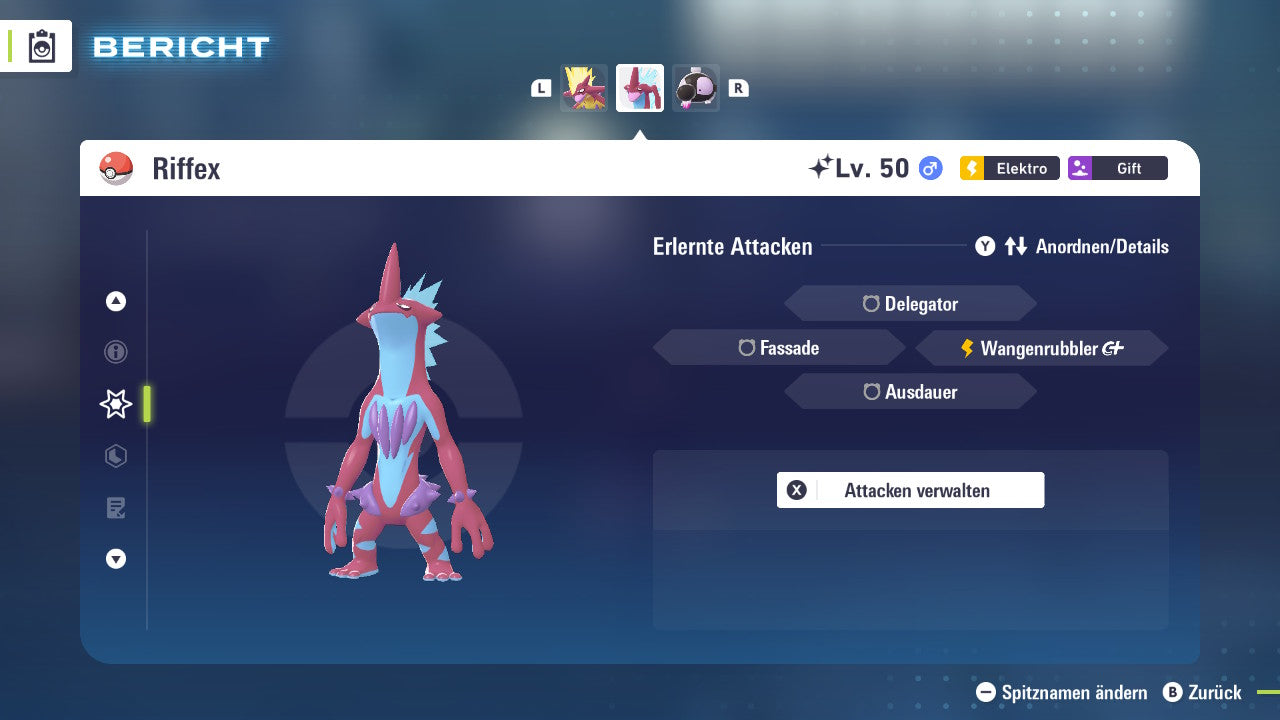Click the L shoulder button indicator
The image size is (1280, 720).
click(x=541, y=87)
